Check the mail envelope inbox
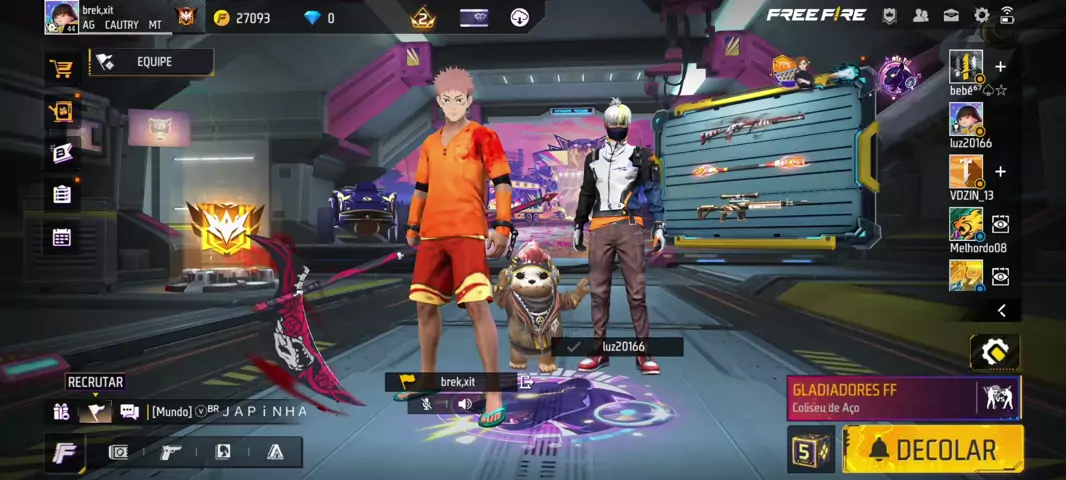1066x480 pixels. click(951, 15)
